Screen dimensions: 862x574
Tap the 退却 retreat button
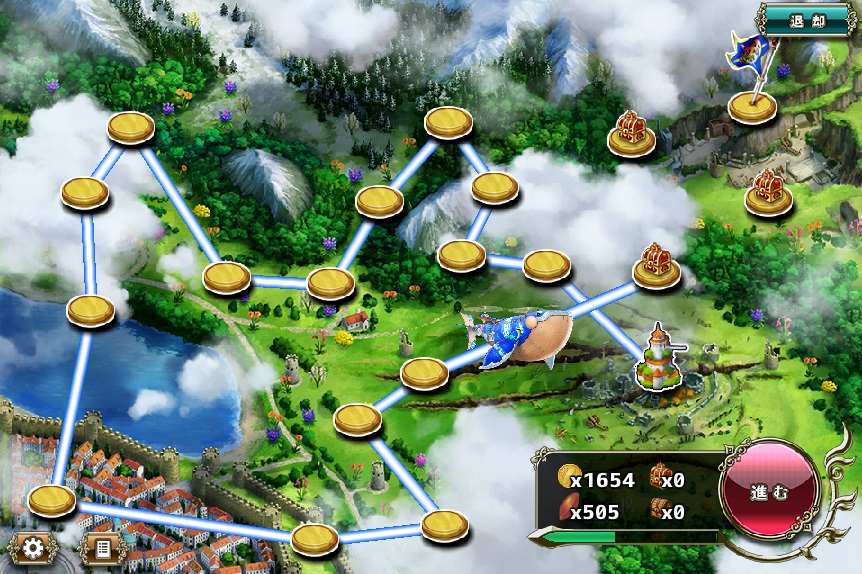[808, 20]
